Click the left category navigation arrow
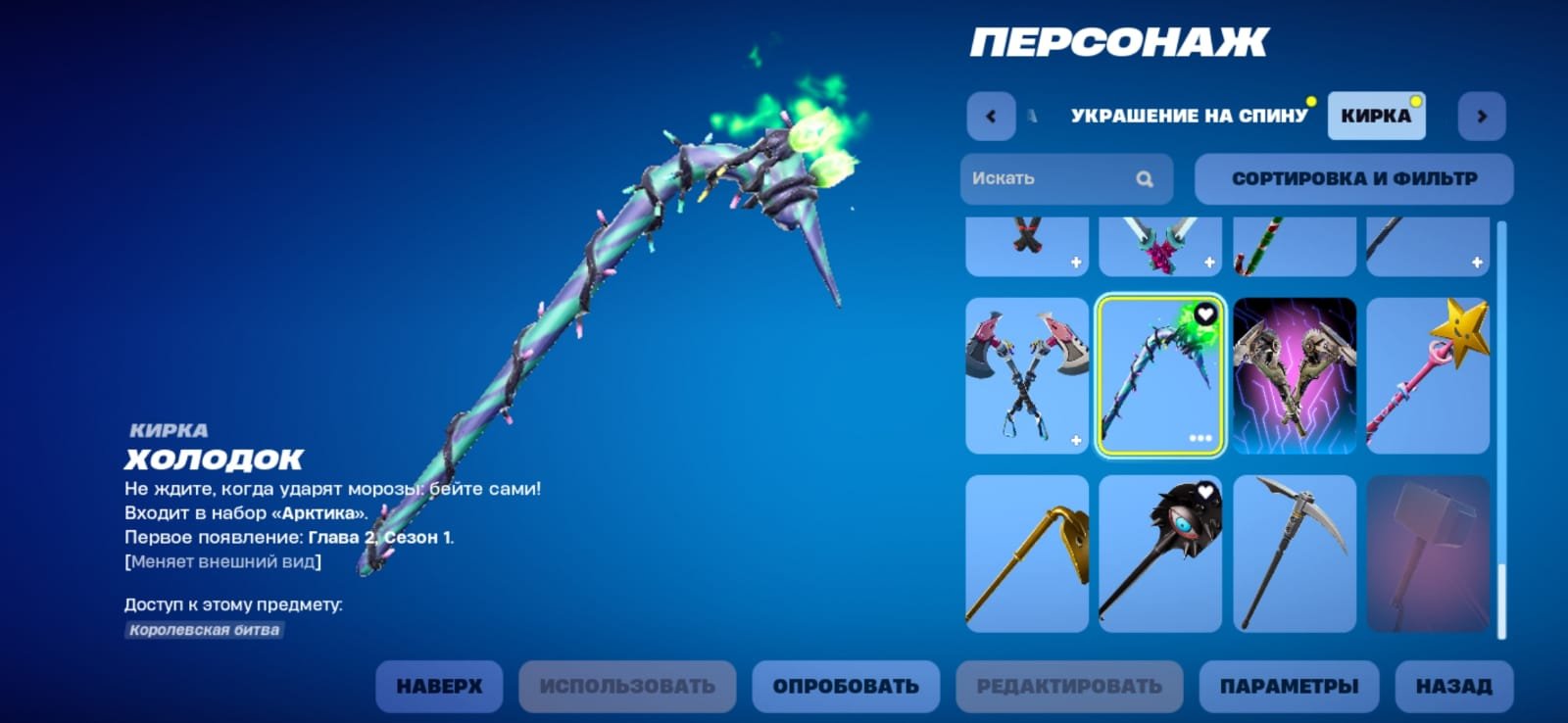The image size is (1568, 723). (991, 115)
